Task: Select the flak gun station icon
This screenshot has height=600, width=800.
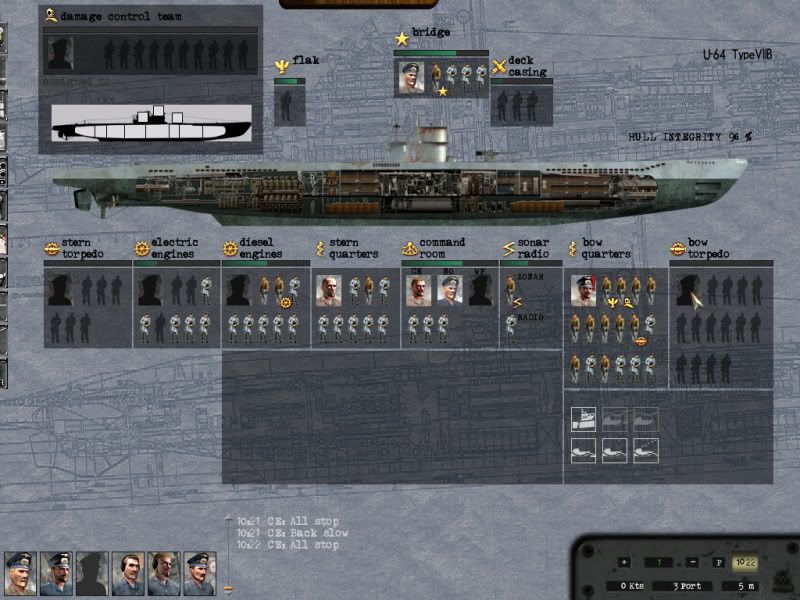Action: (283, 67)
